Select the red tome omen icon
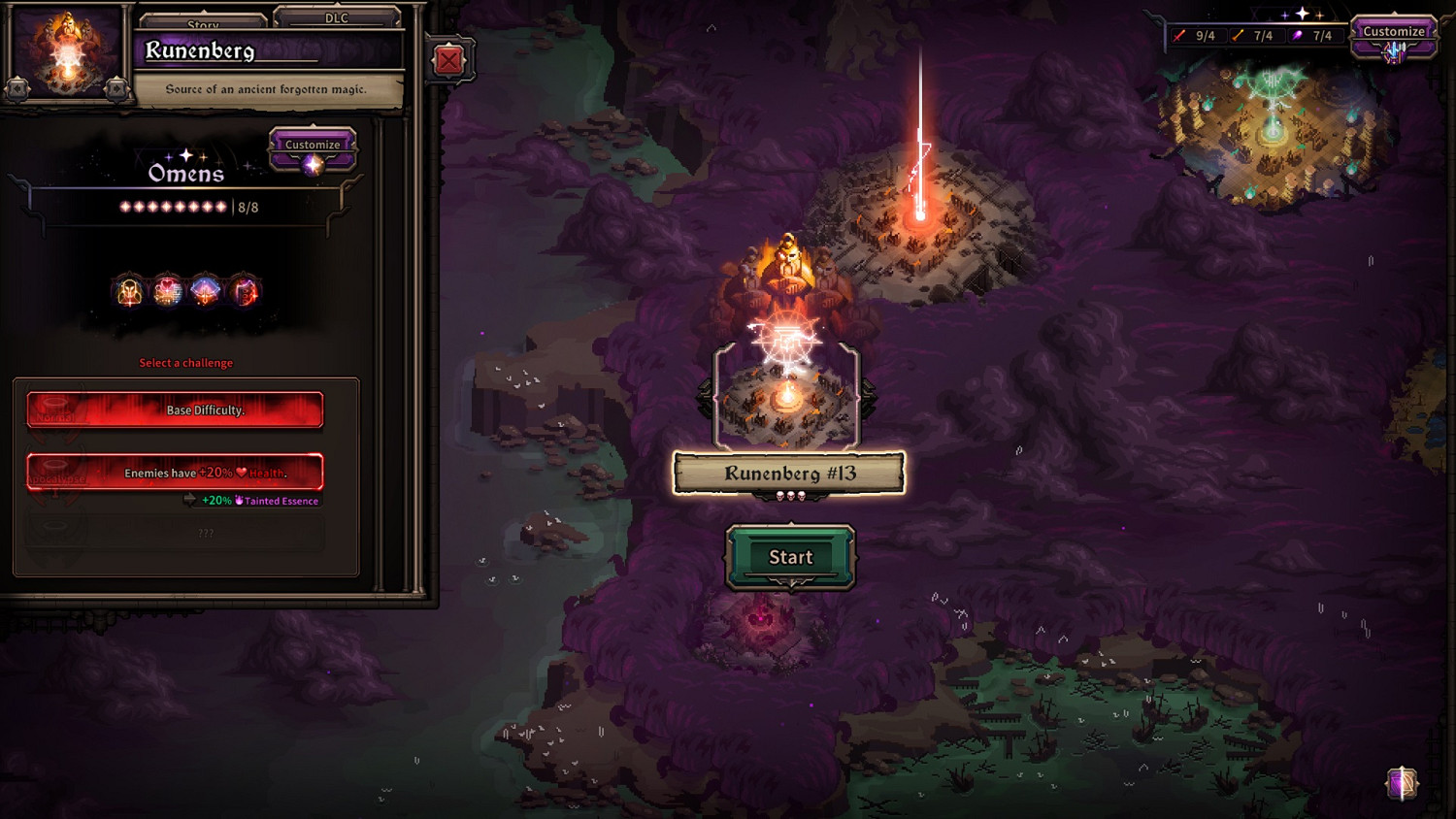This screenshot has width=1456, height=819. click(243, 291)
